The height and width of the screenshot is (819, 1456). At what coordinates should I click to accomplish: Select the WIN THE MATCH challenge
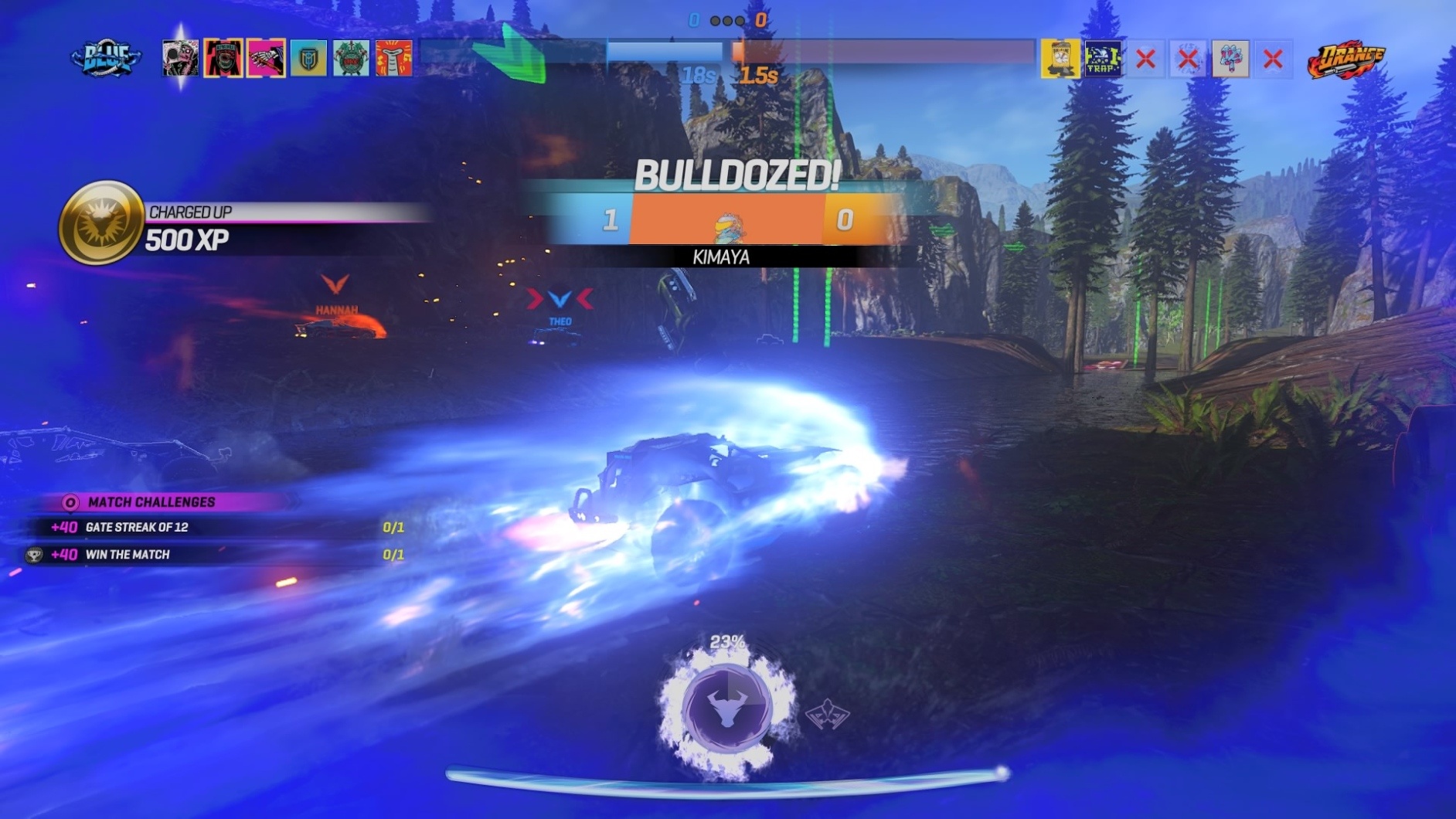point(128,555)
